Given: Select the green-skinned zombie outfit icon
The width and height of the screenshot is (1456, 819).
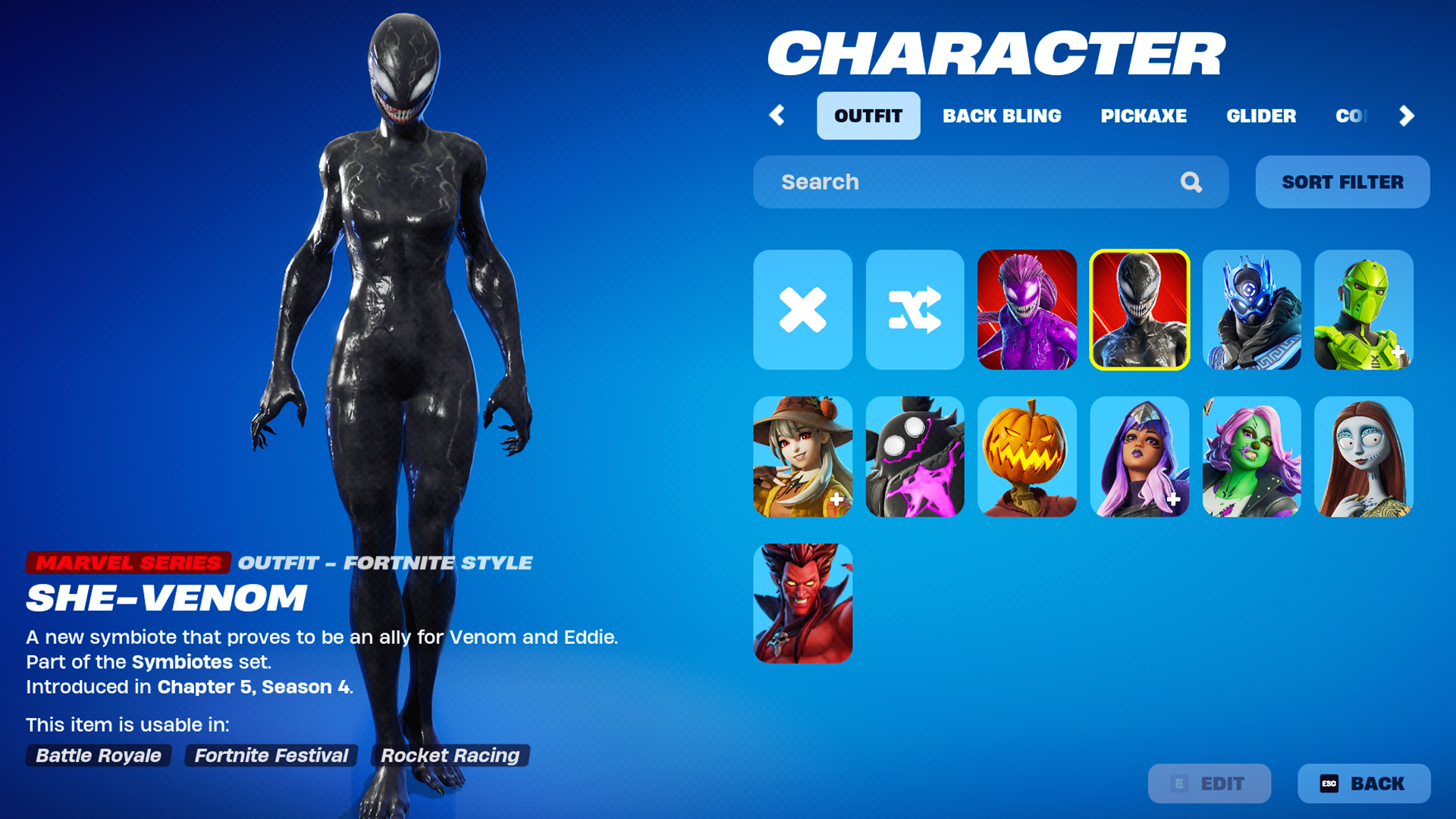Looking at the screenshot, I should click(1251, 457).
